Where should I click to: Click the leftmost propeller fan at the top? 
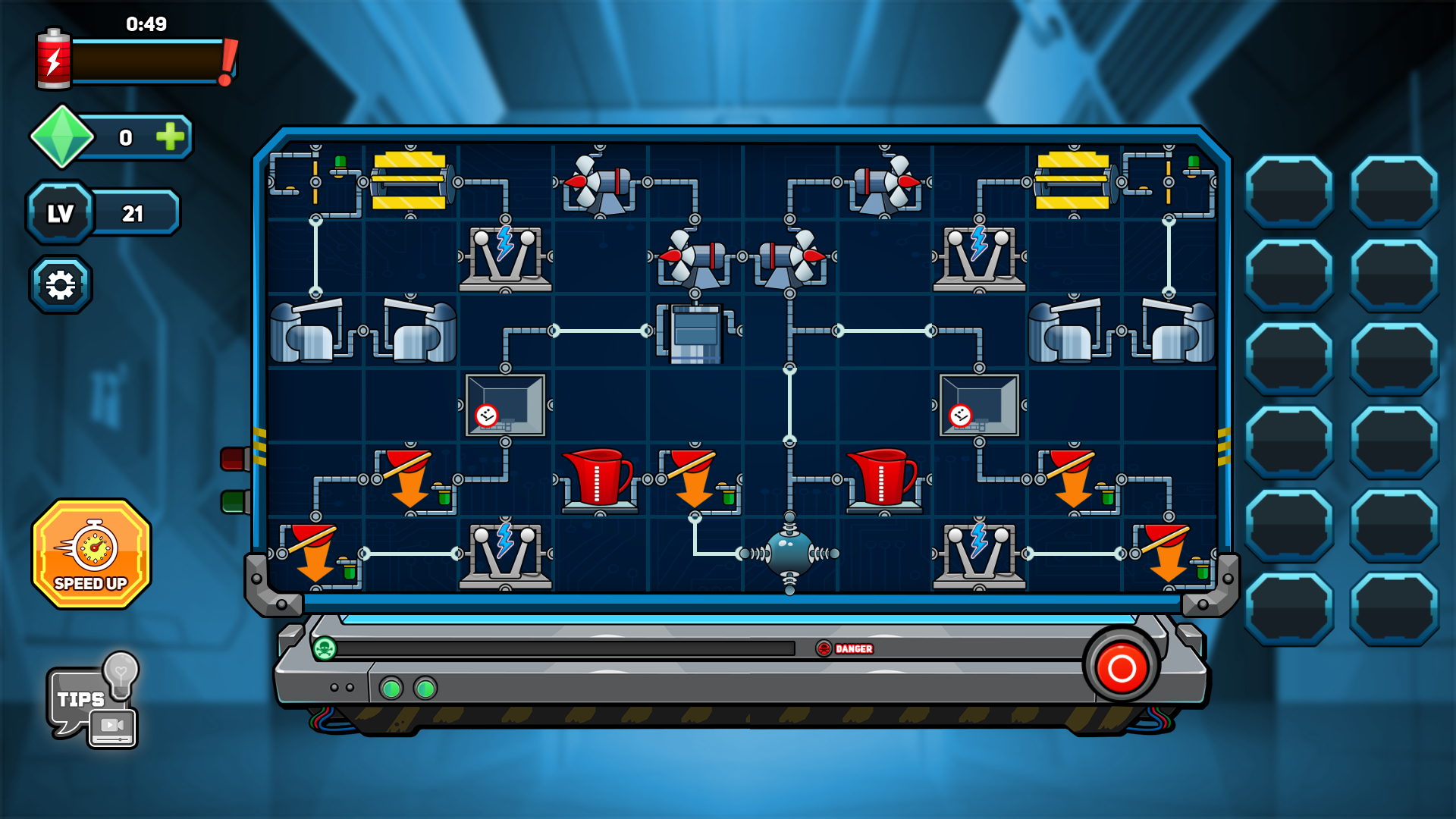(599, 182)
